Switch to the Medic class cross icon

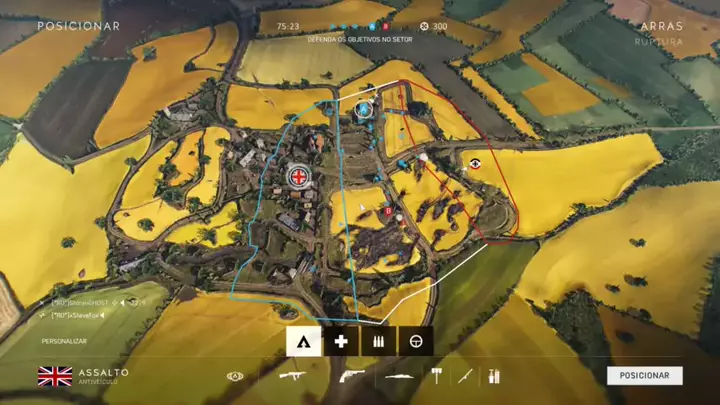click(341, 341)
